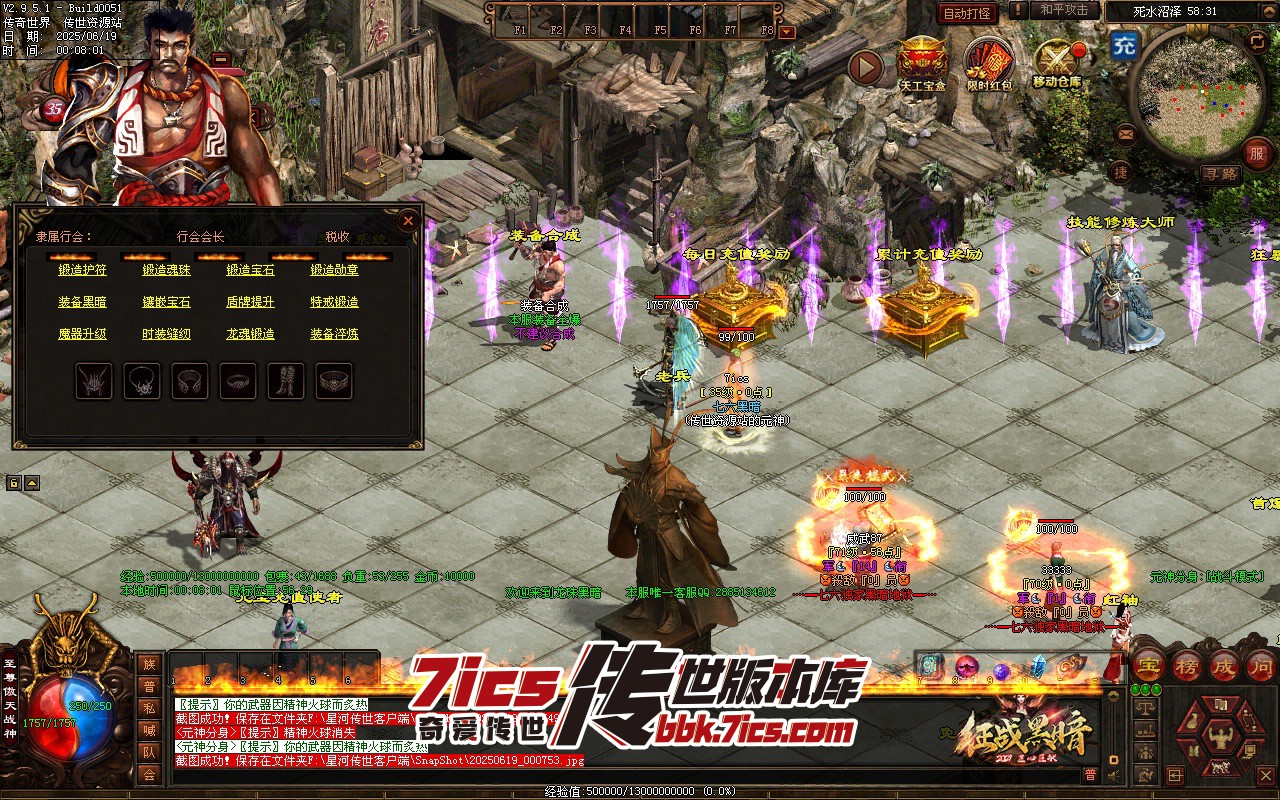Open 锻造勋章 in the forging panel
1280x800 pixels.
pos(334,270)
